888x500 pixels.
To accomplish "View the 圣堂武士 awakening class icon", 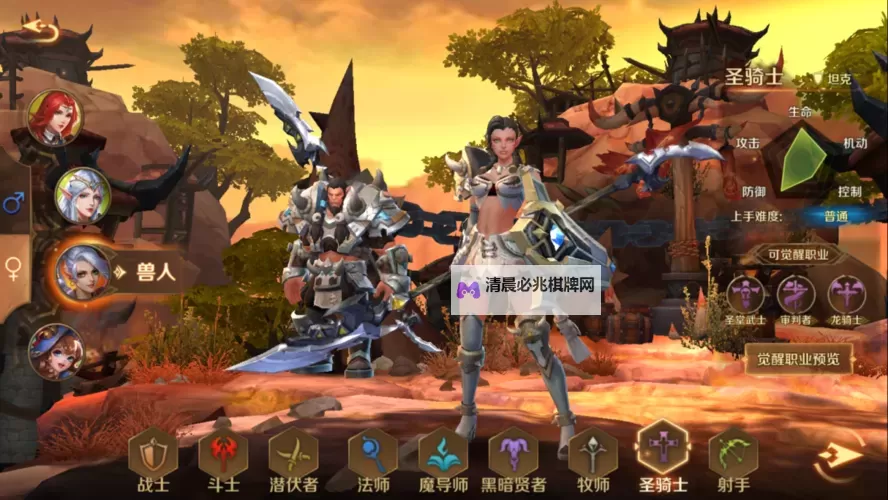I will (x=745, y=295).
